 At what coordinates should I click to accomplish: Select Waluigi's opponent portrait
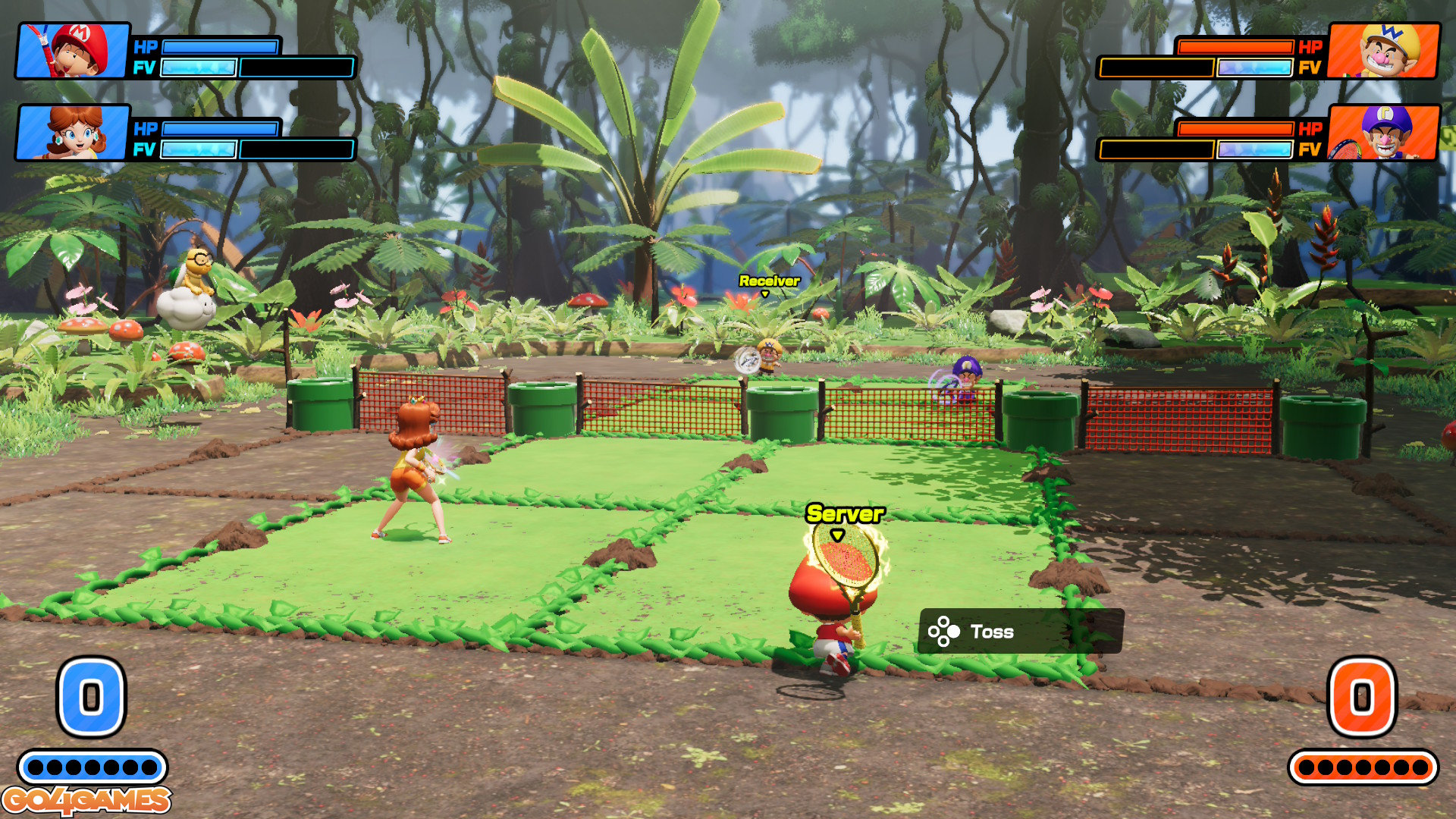click(x=1383, y=133)
